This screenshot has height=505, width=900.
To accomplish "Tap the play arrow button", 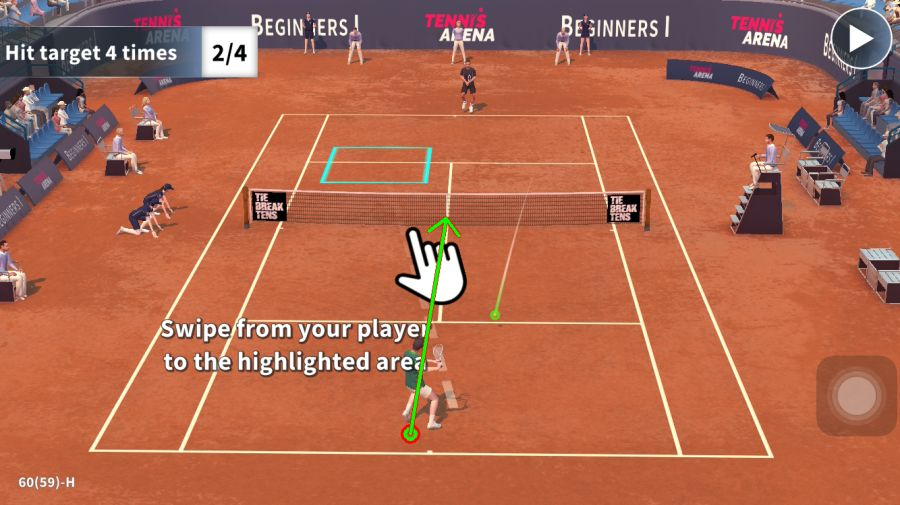I will point(860,38).
